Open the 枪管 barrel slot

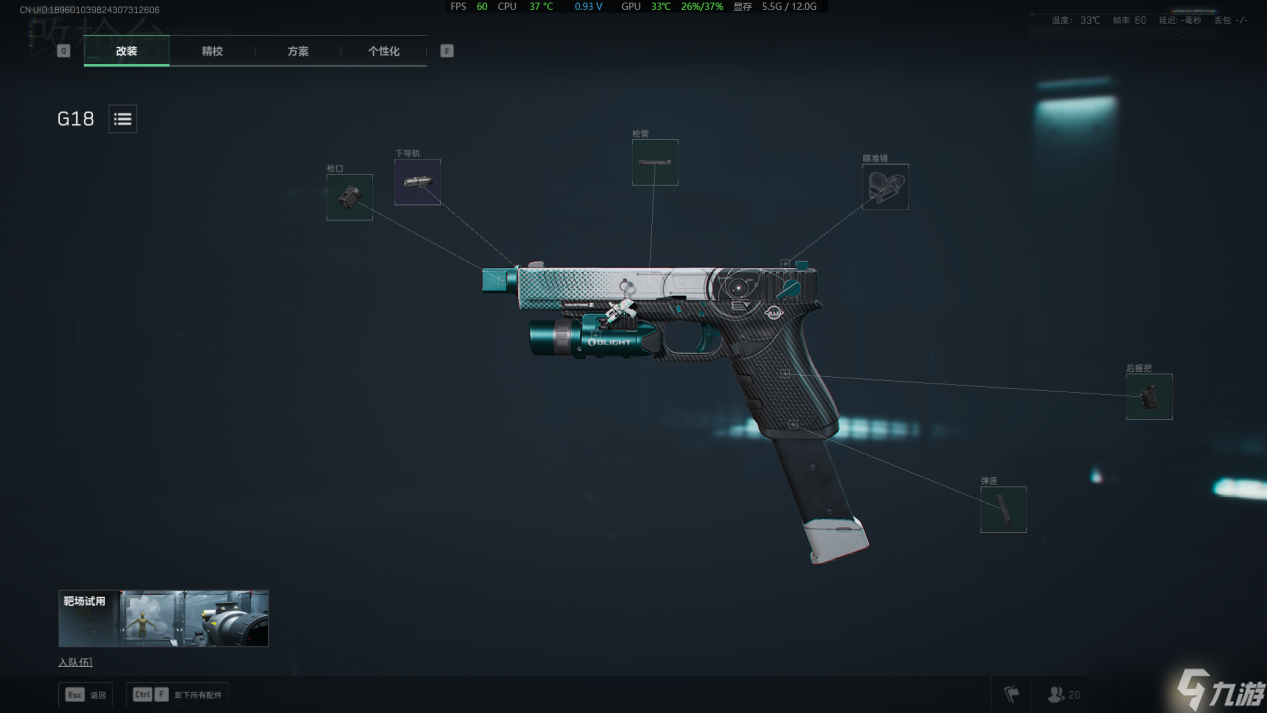(655, 162)
